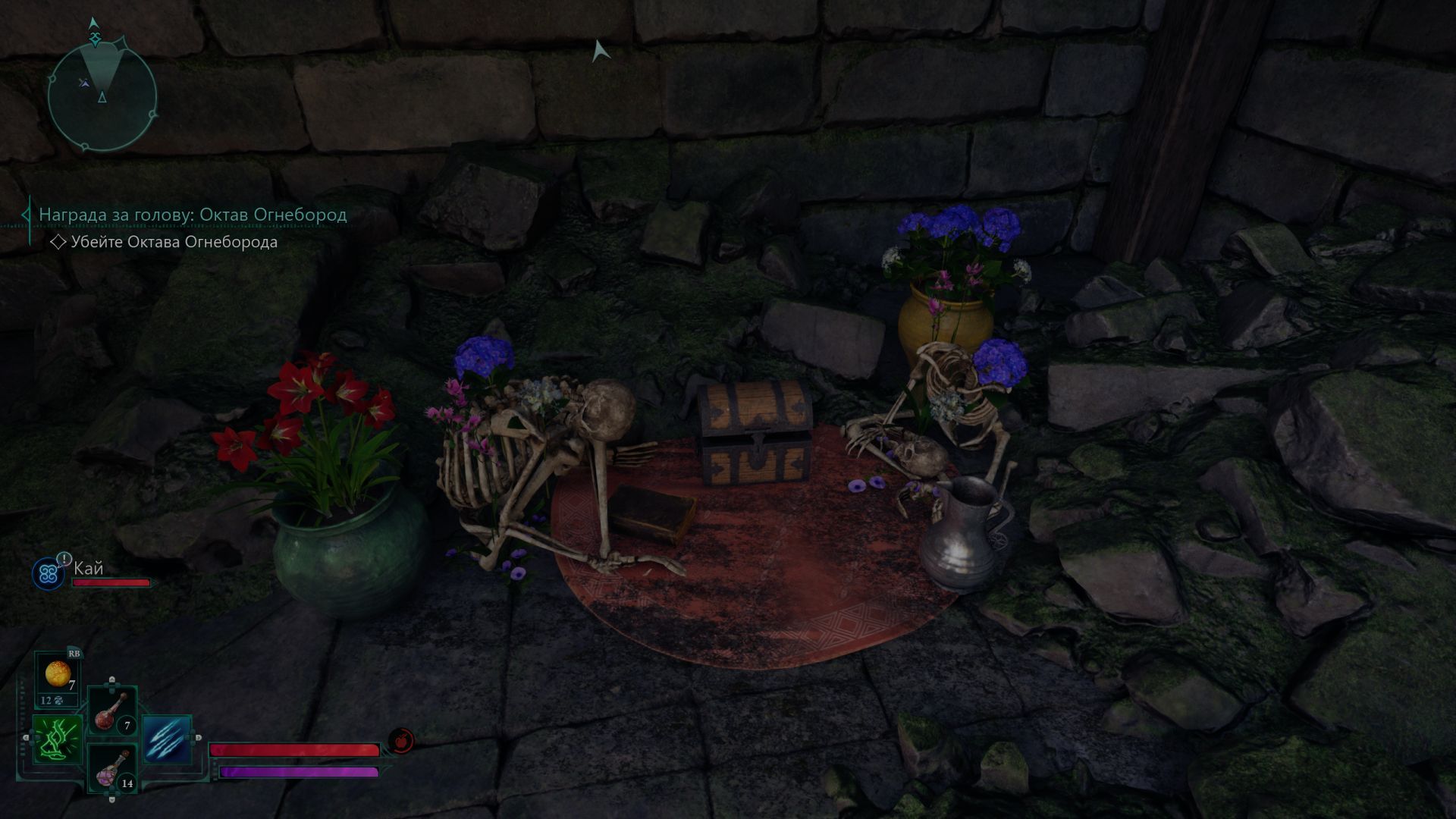Click the red apple food status icon
The height and width of the screenshot is (819, 1456).
[x=401, y=740]
